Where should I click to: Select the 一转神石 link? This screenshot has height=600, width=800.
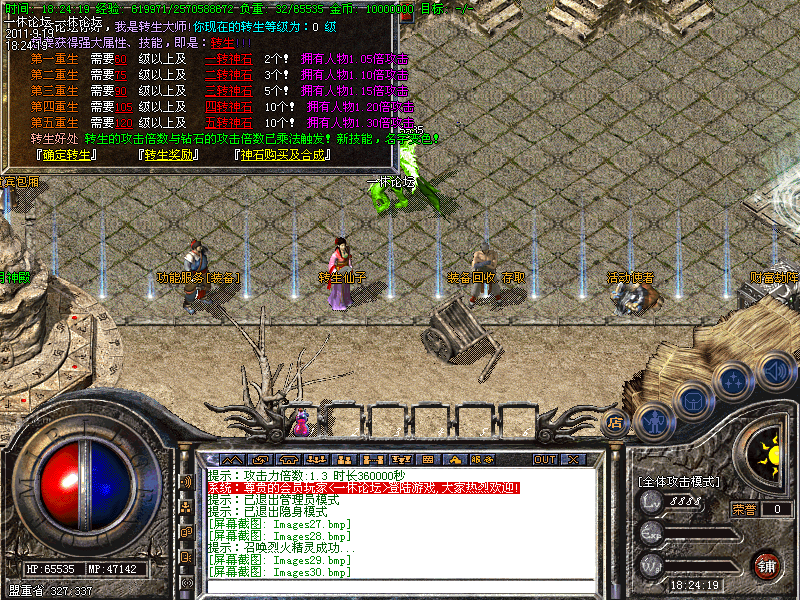tap(228, 59)
